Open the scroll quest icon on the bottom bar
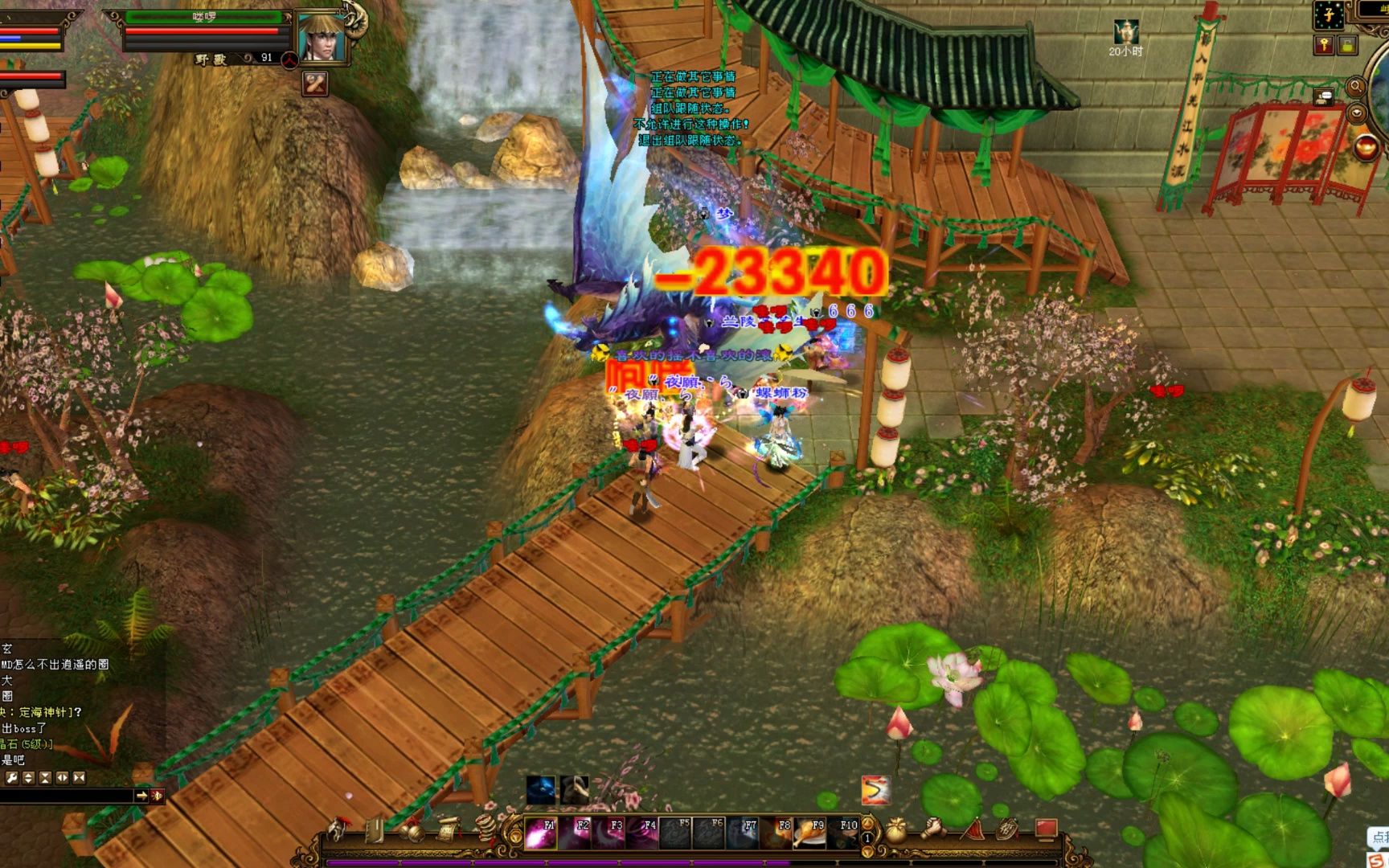Image resolution: width=1389 pixels, height=868 pixels. (x=449, y=829)
